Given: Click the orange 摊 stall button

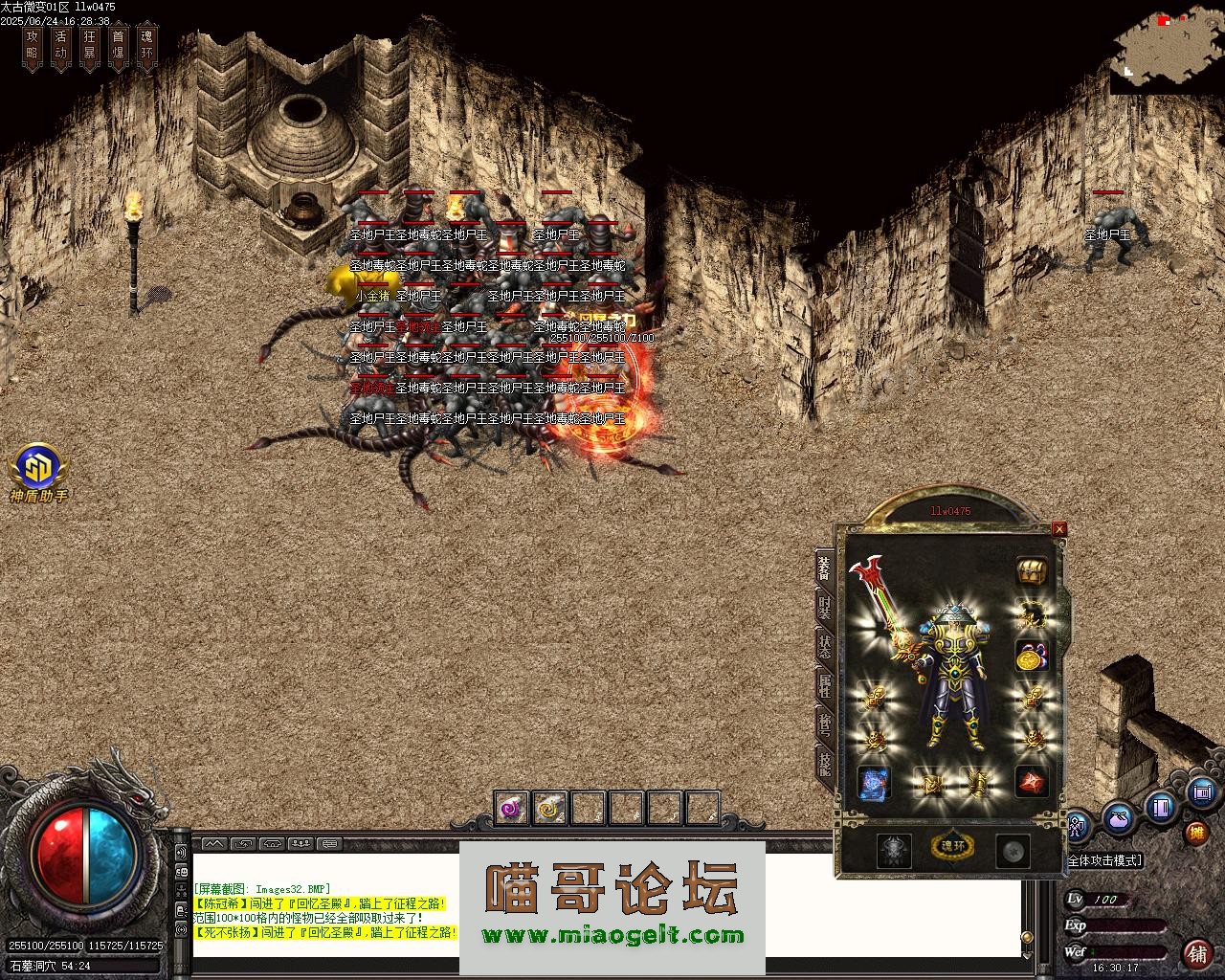Looking at the screenshot, I should (x=1196, y=832).
